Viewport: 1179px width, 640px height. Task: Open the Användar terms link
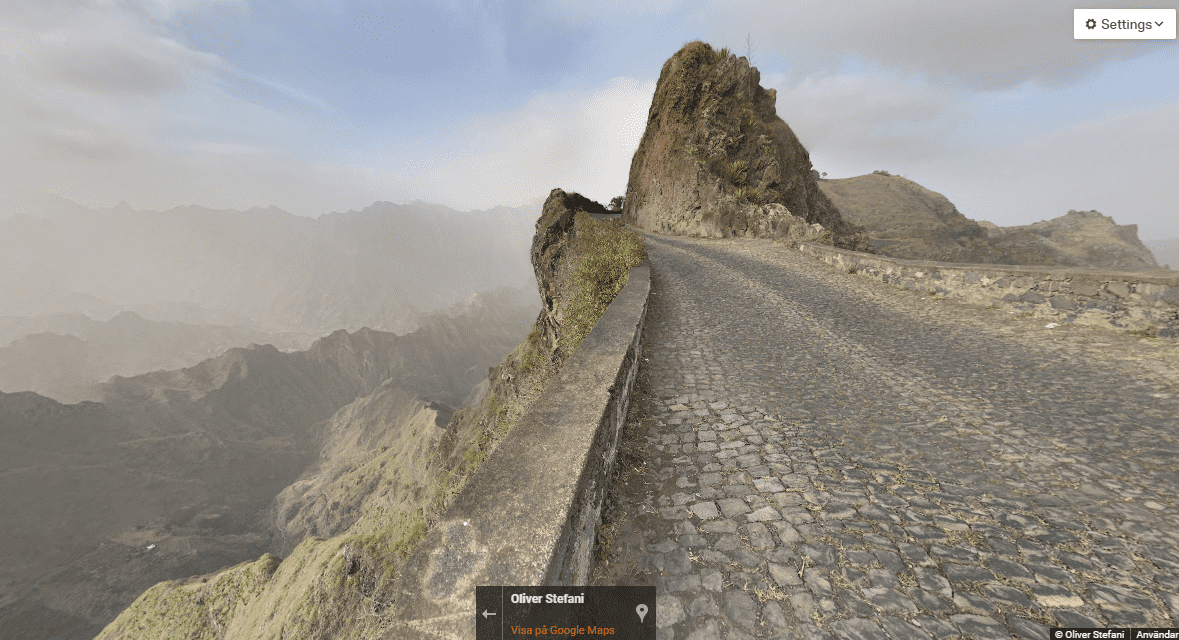[x=1158, y=634]
